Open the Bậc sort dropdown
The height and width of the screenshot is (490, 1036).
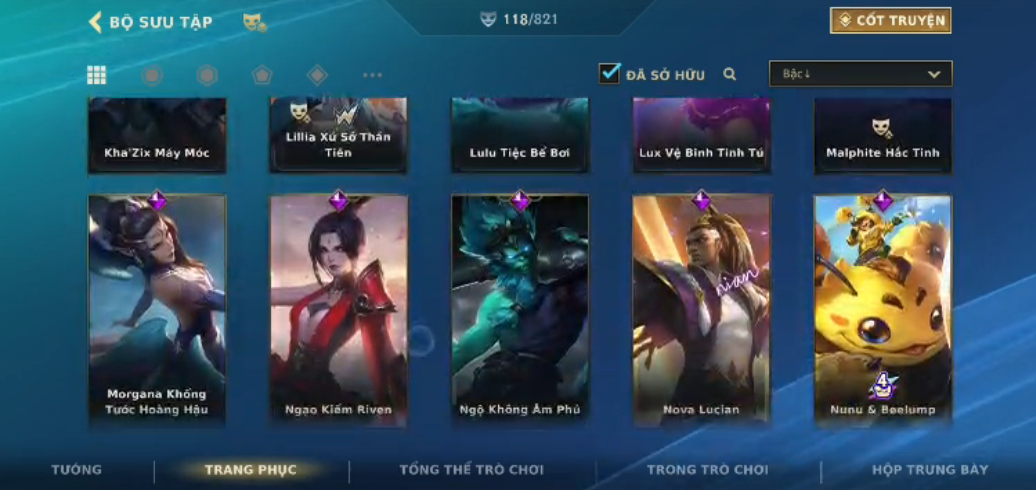[860, 74]
